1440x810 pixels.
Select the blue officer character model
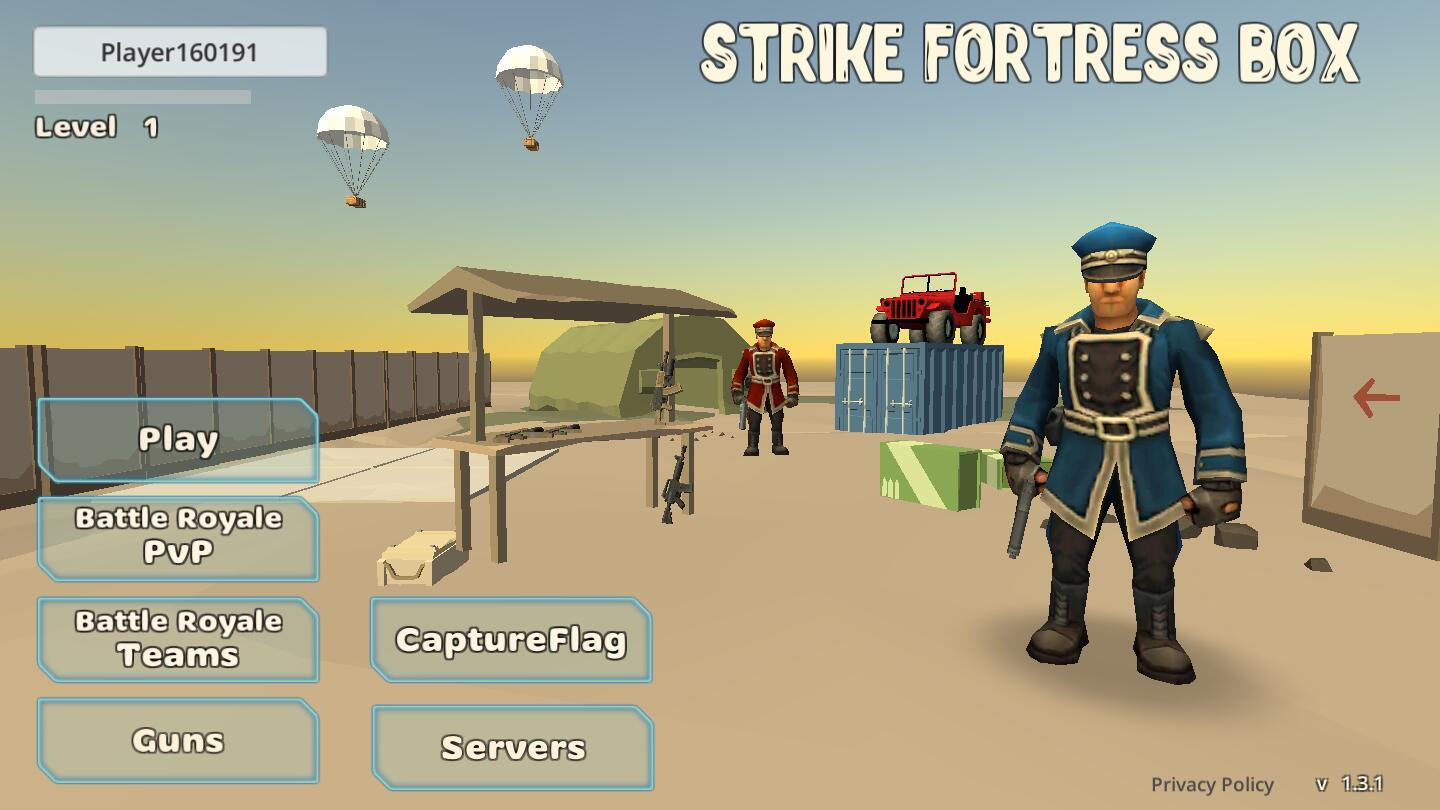[x=1113, y=430]
